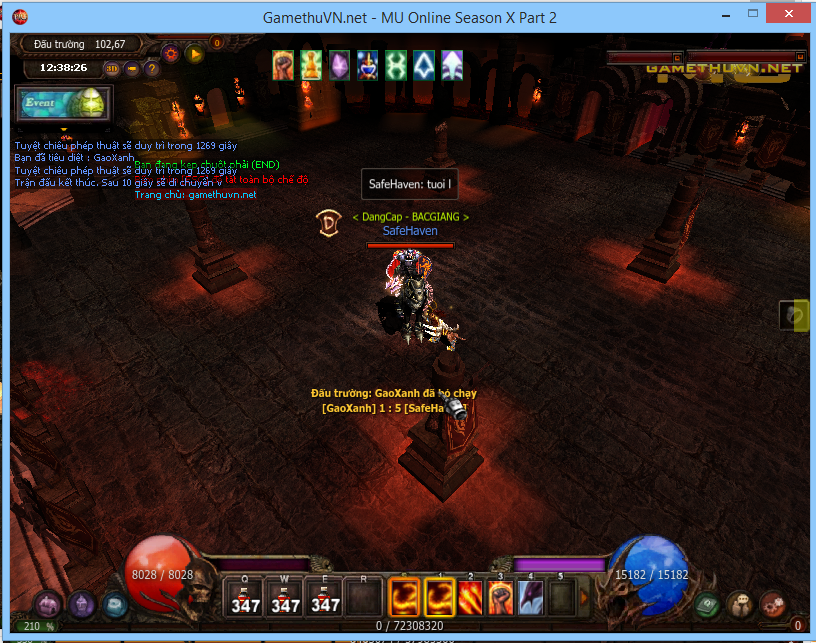Open the gear system menu icon

(x=772, y=605)
